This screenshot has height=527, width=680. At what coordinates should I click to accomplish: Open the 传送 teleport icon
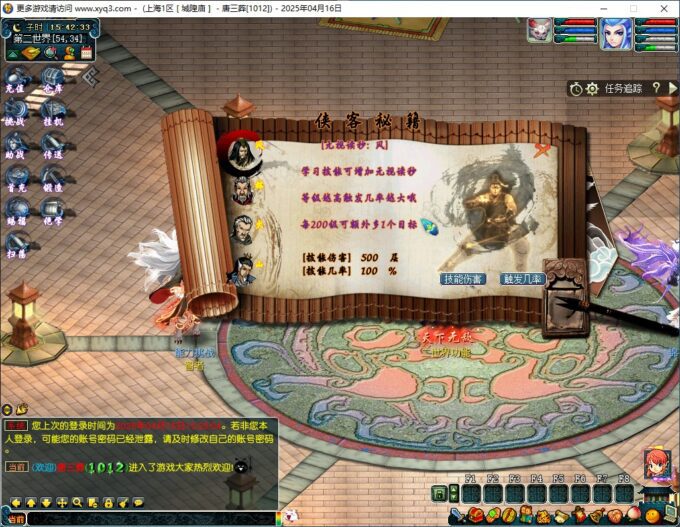[53, 145]
